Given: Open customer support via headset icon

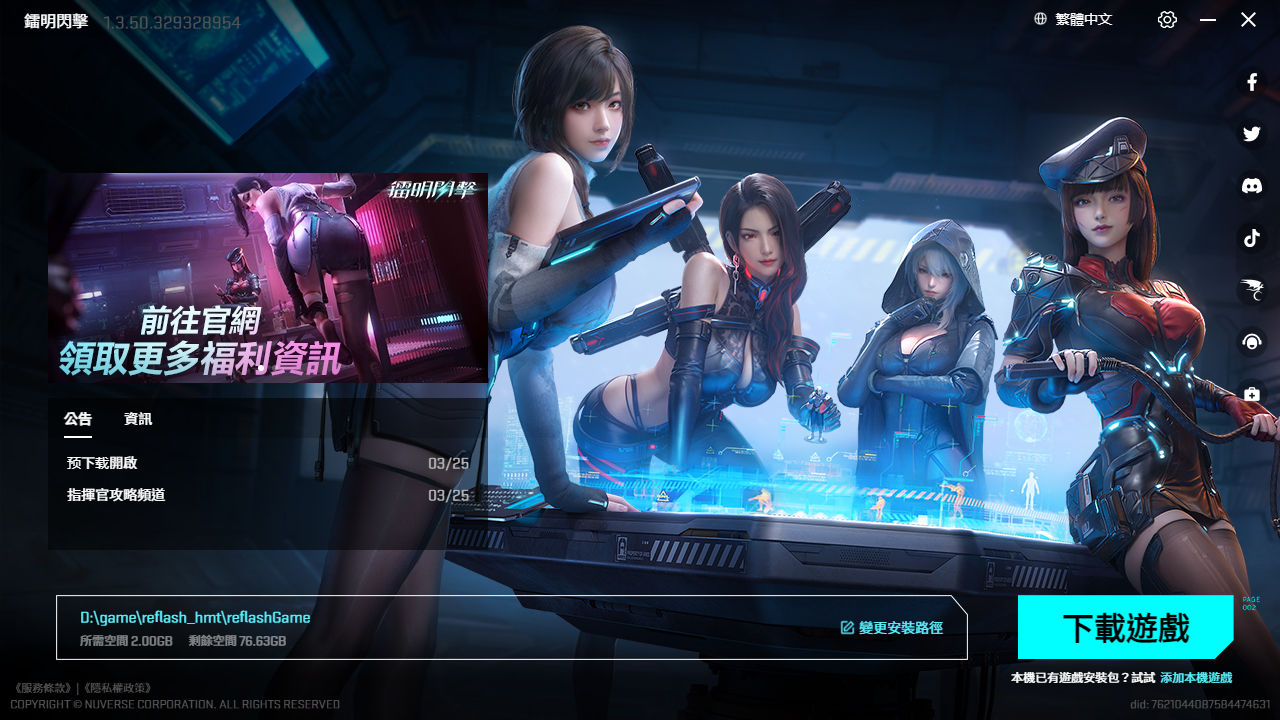Looking at the screenshot, I should tap(1251, 342).
